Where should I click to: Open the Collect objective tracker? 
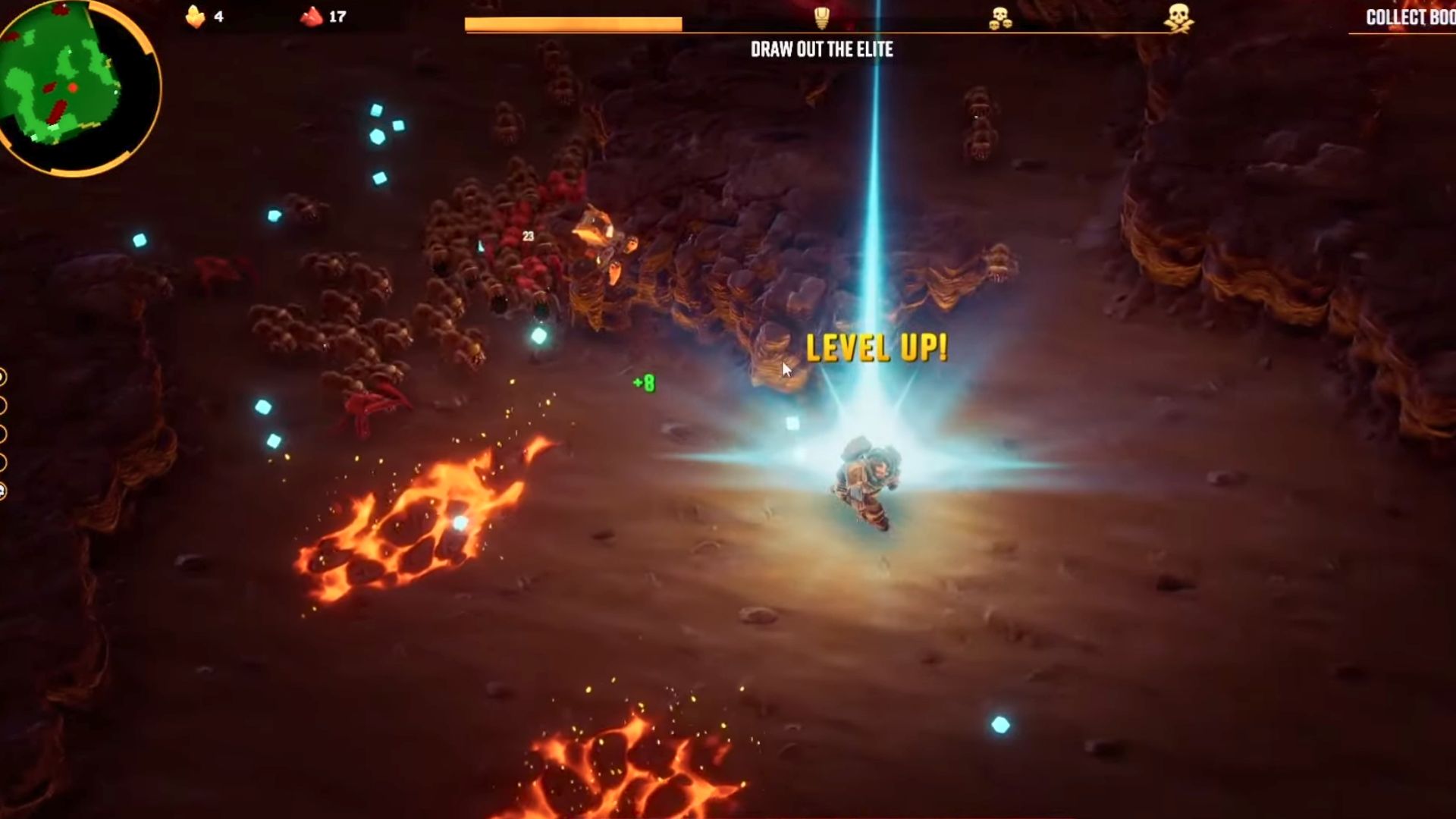coord(1409,18)
